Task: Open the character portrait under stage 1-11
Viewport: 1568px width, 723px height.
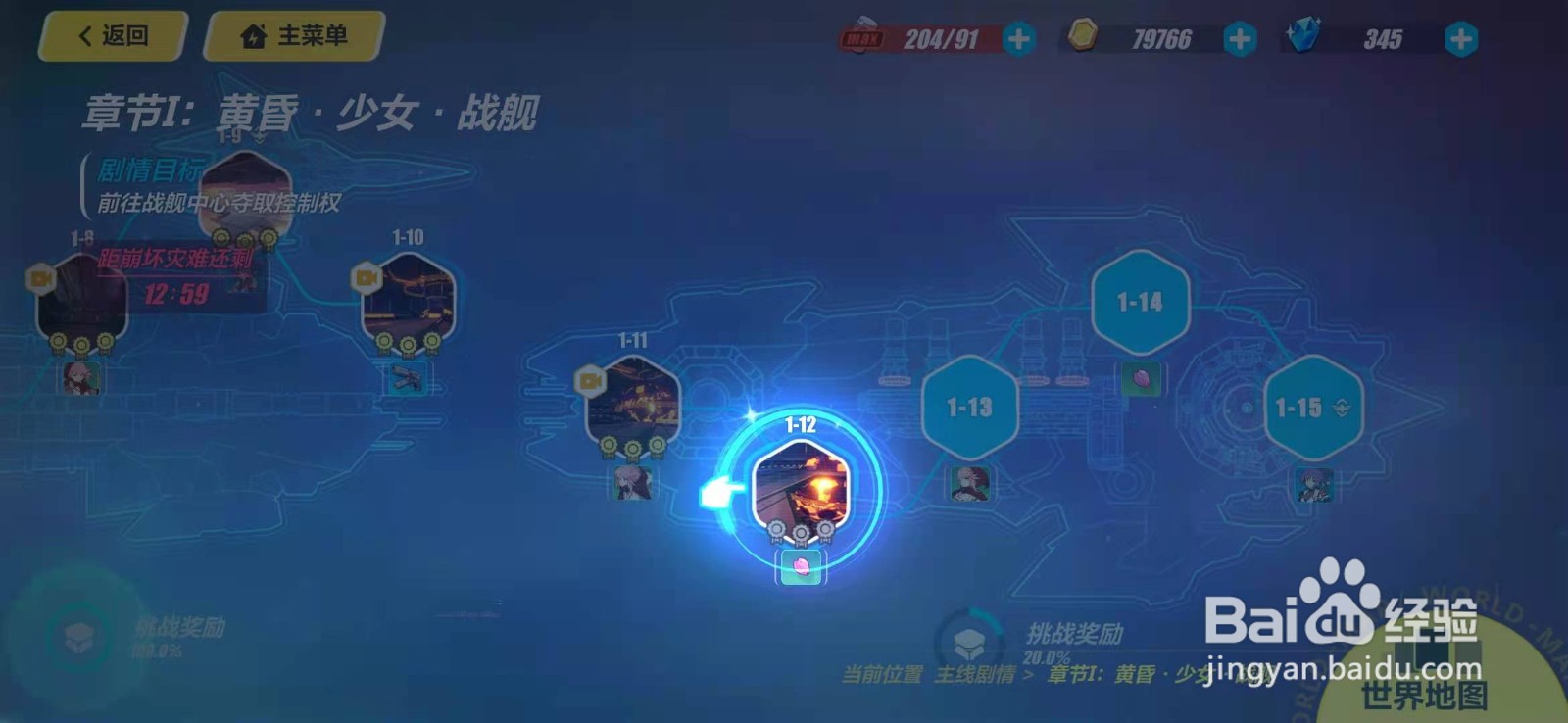Action: pyautogui.click(x=633, y=482)
